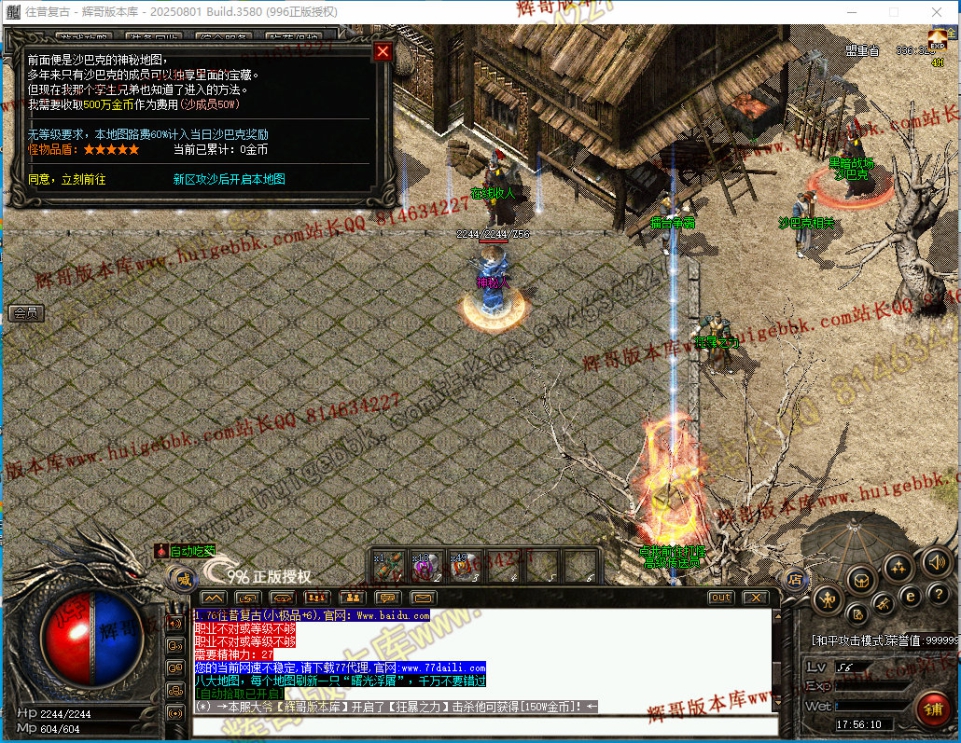Open the round 'e' icon button
Image resolution: width=961 pixels, height=743 pixels.
point(910,594)
